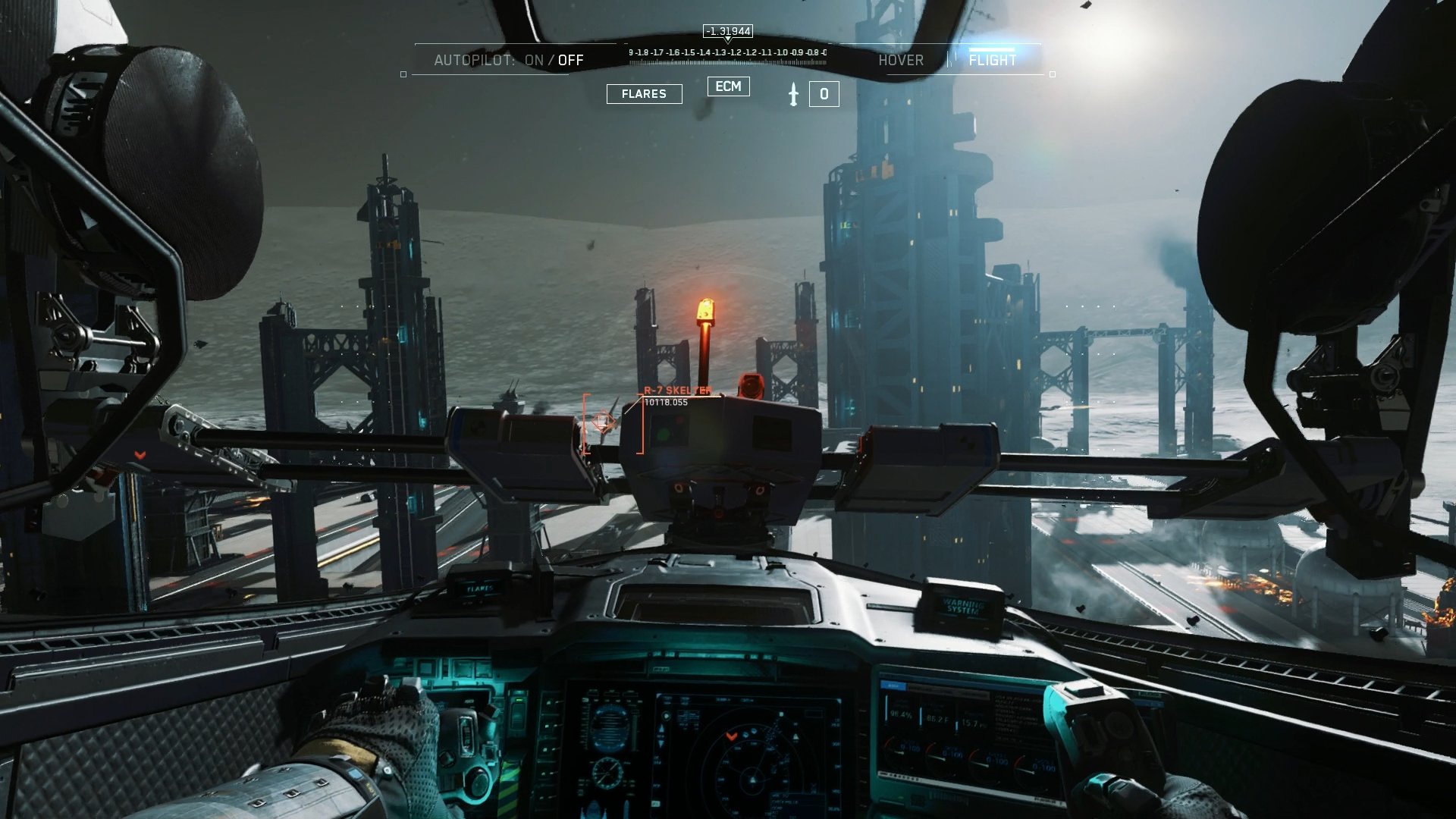The width and height of the screenshot is (1456, 819).
Task: Select the orange chevron on the radar display
Action: [x=731, y=736]
